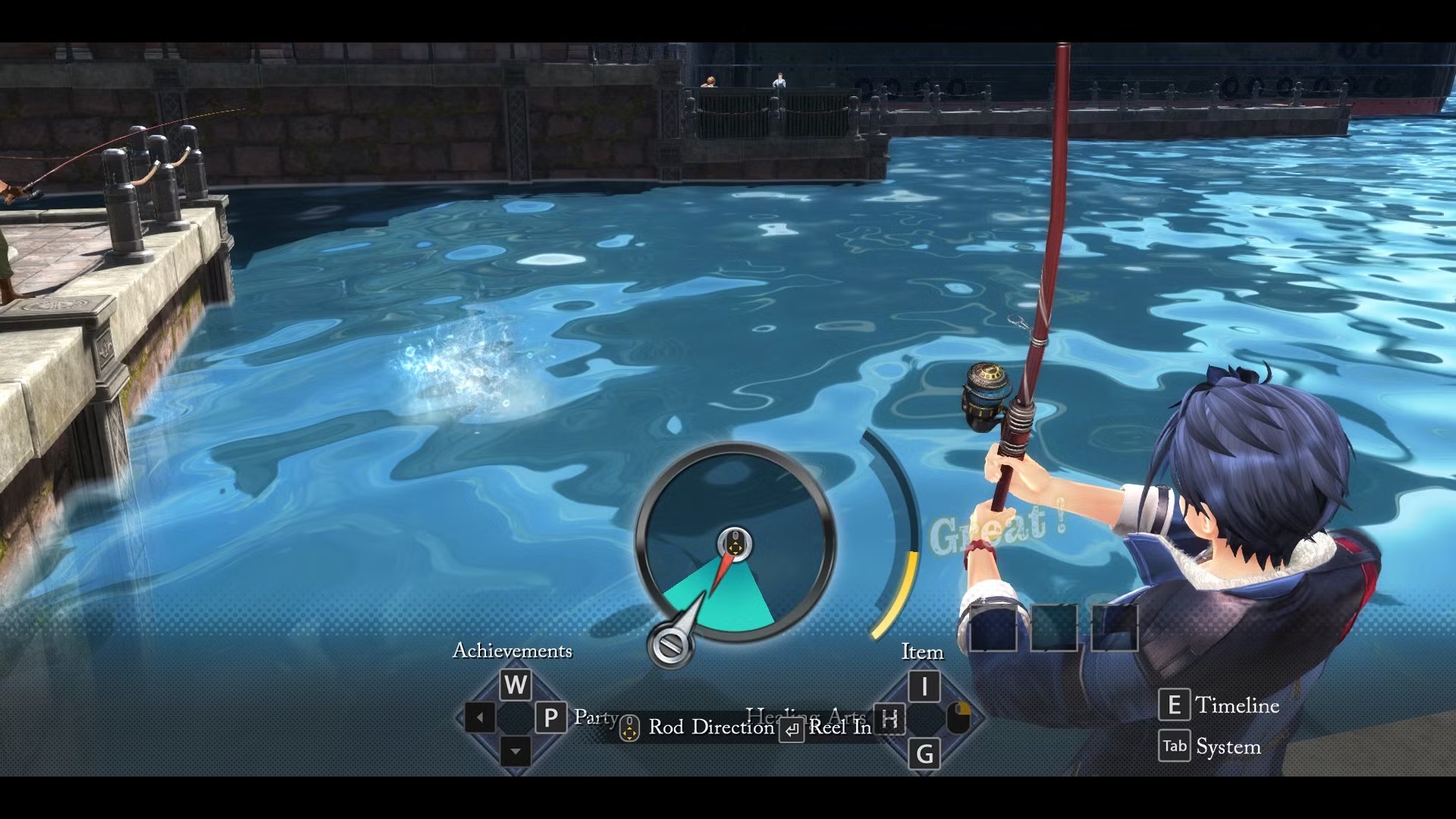Open the Party shortcut
This screenshot has width=1456, height=819.
(551, 717)
